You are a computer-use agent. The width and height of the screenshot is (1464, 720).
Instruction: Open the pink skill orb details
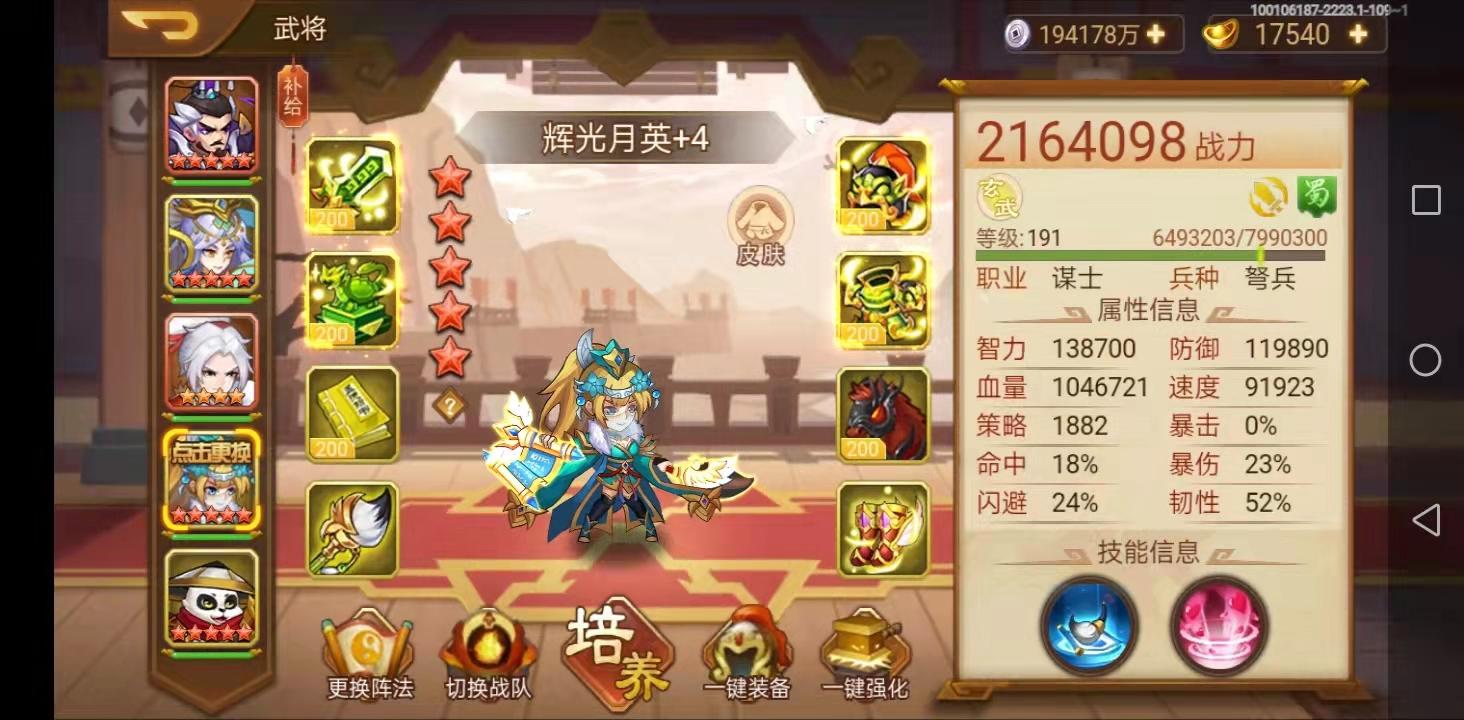coord(1218,626)
